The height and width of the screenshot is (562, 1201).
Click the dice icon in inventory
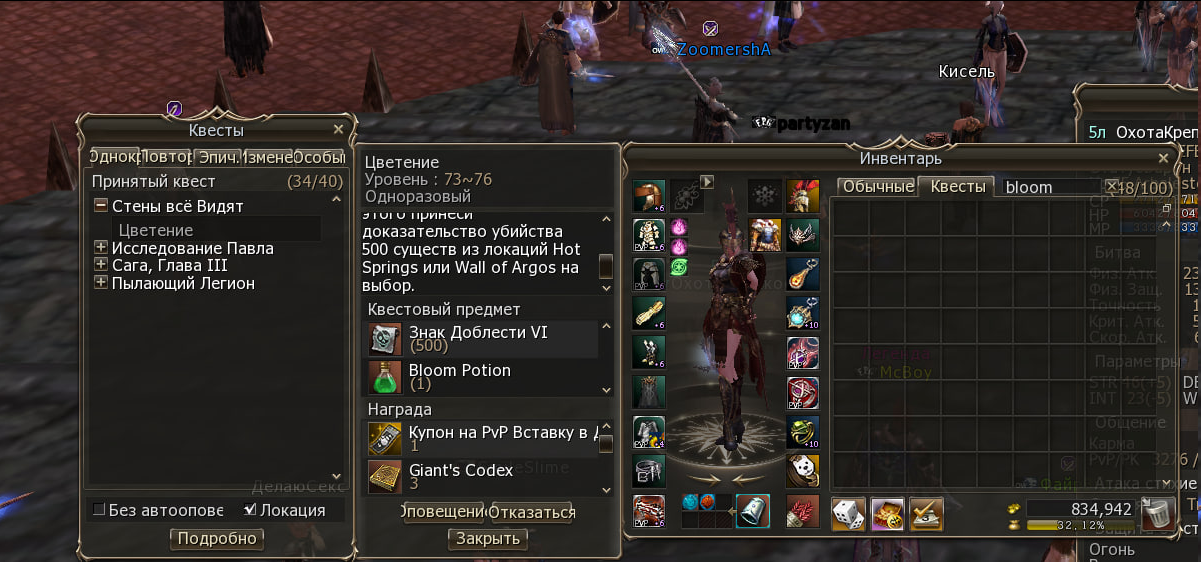[848, 514]
